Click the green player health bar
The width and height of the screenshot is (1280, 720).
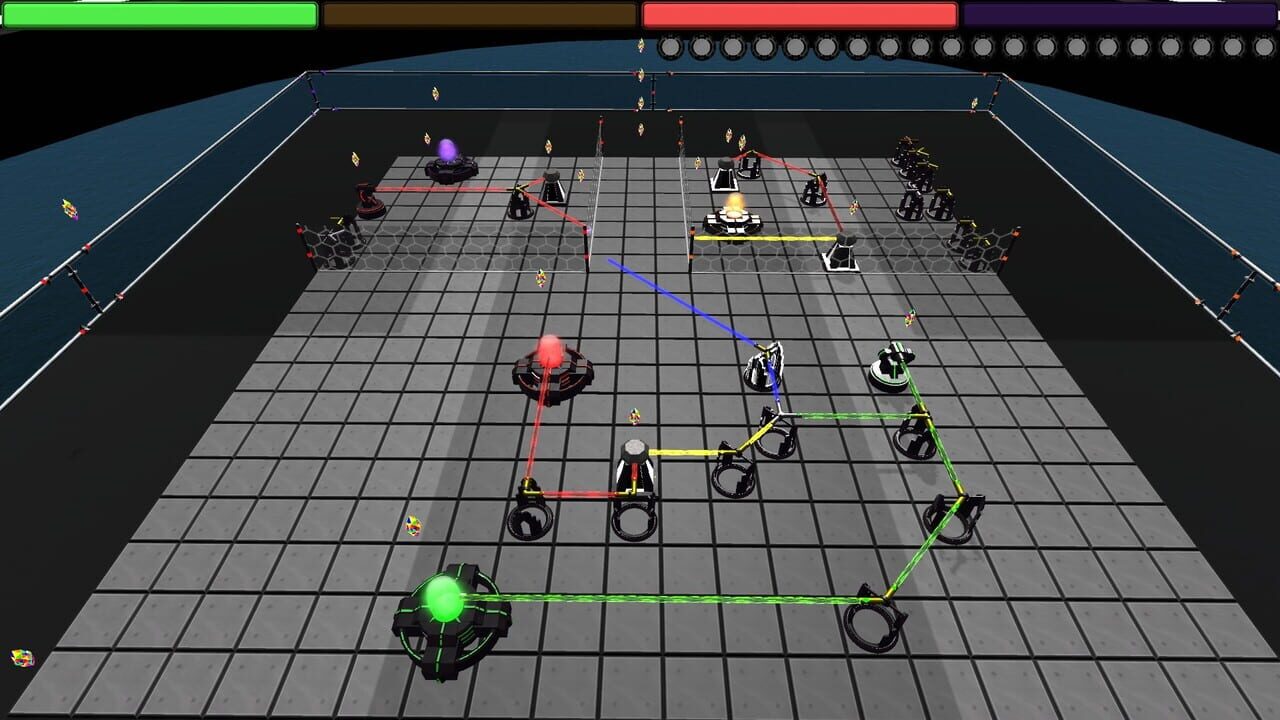pos(160,14)
